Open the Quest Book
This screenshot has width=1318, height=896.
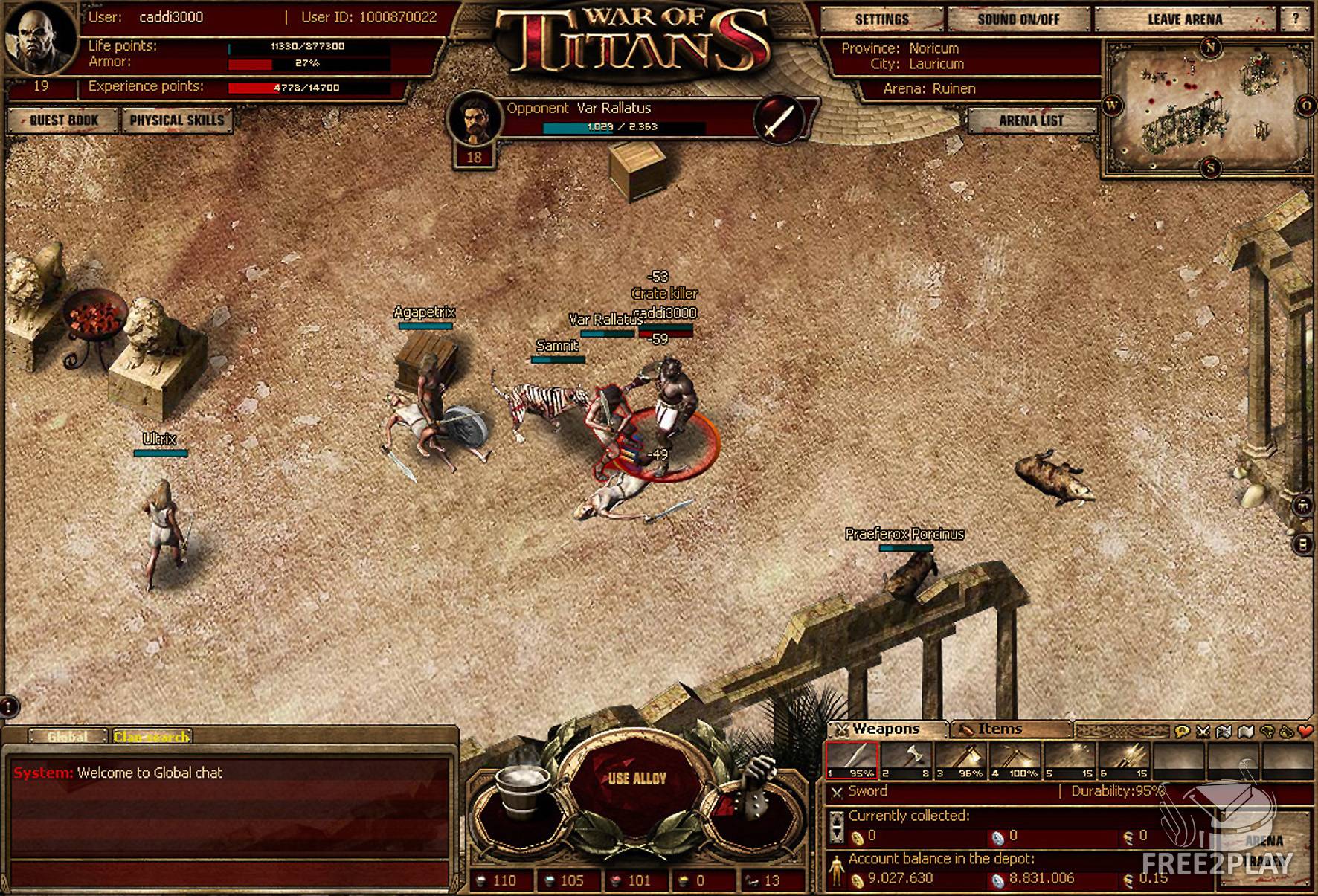coord(63,120)
